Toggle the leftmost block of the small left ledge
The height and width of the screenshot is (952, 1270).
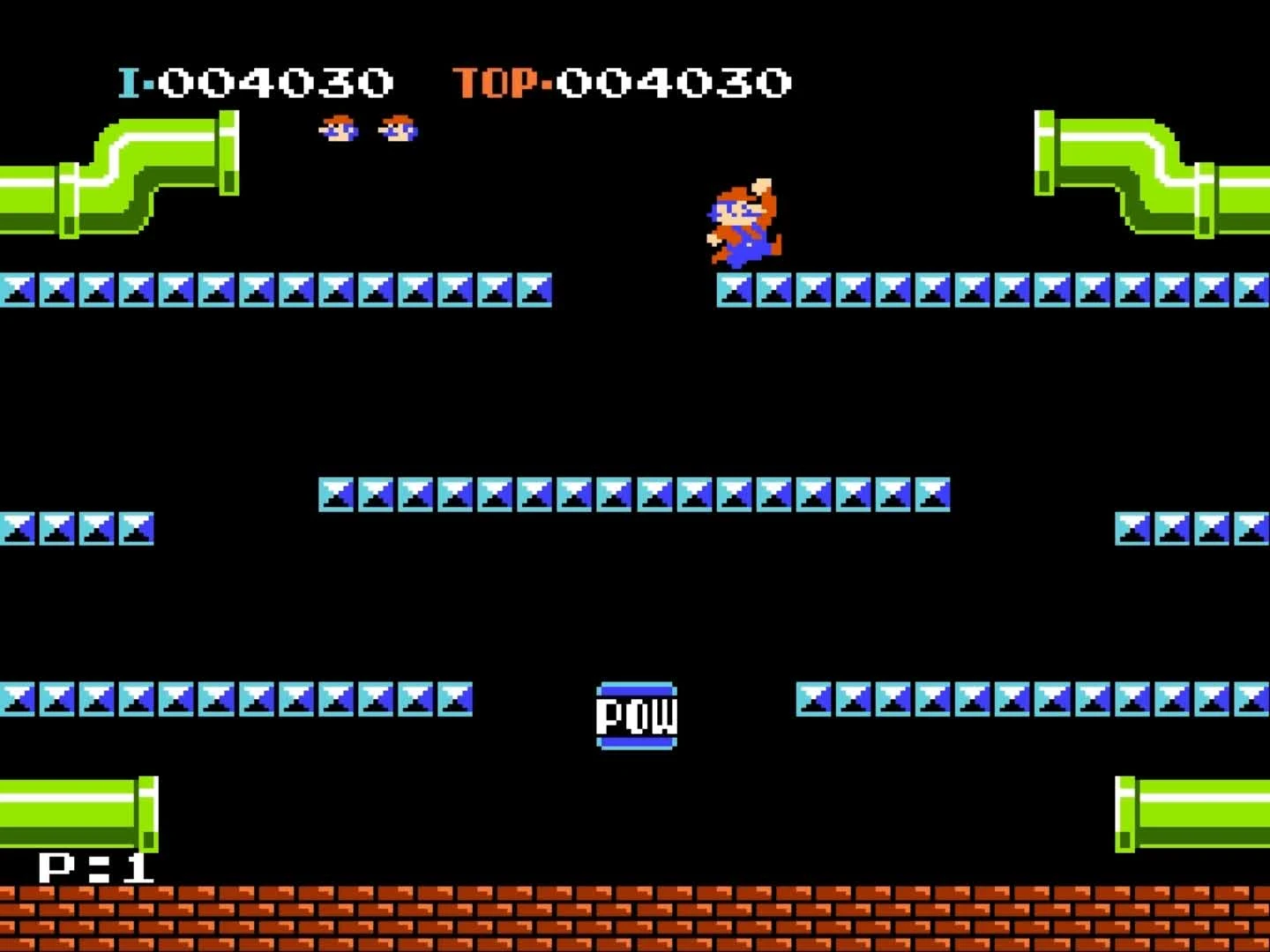click(18, 530)
